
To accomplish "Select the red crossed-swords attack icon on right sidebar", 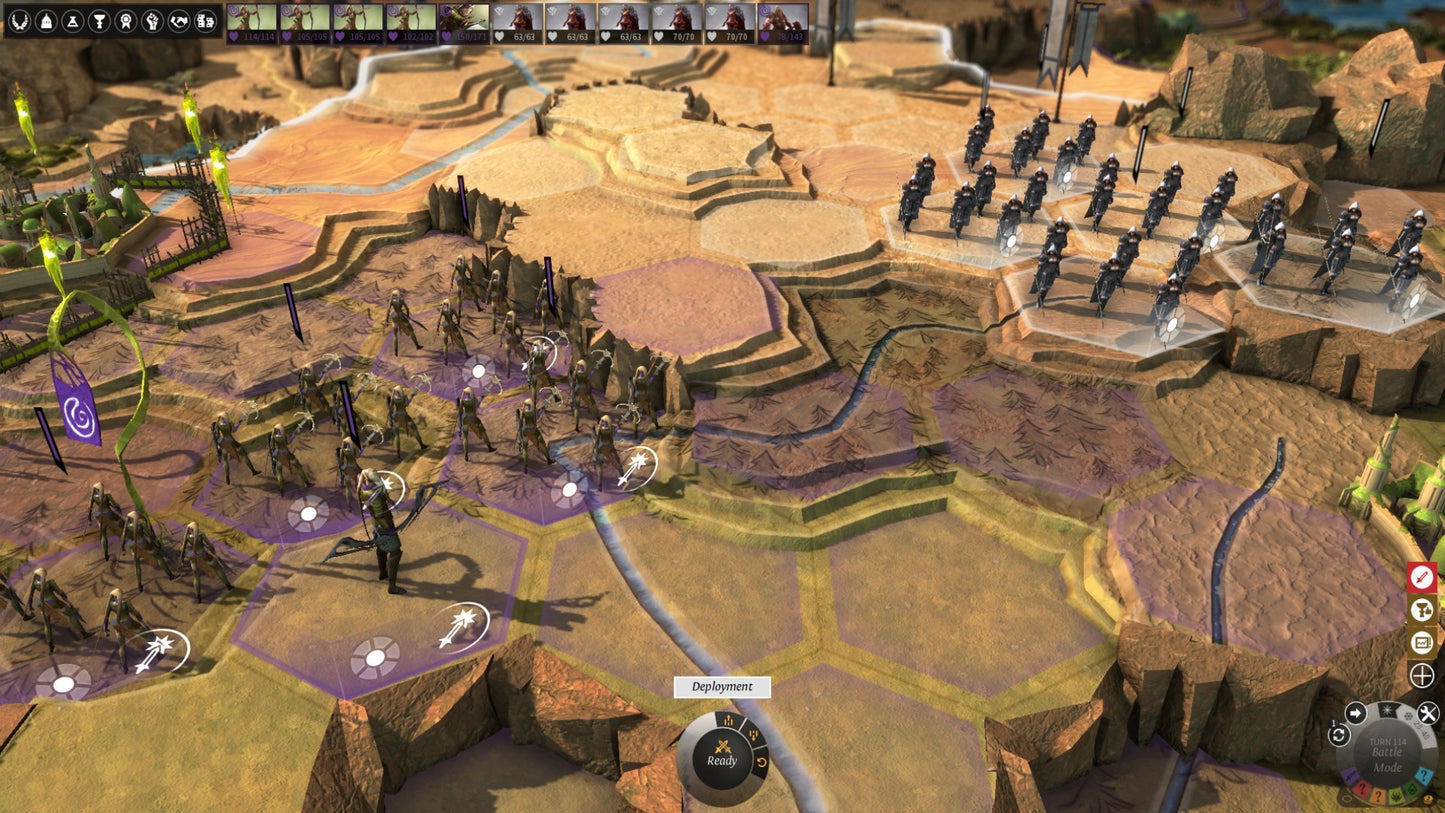I will tap(1421, 576).
